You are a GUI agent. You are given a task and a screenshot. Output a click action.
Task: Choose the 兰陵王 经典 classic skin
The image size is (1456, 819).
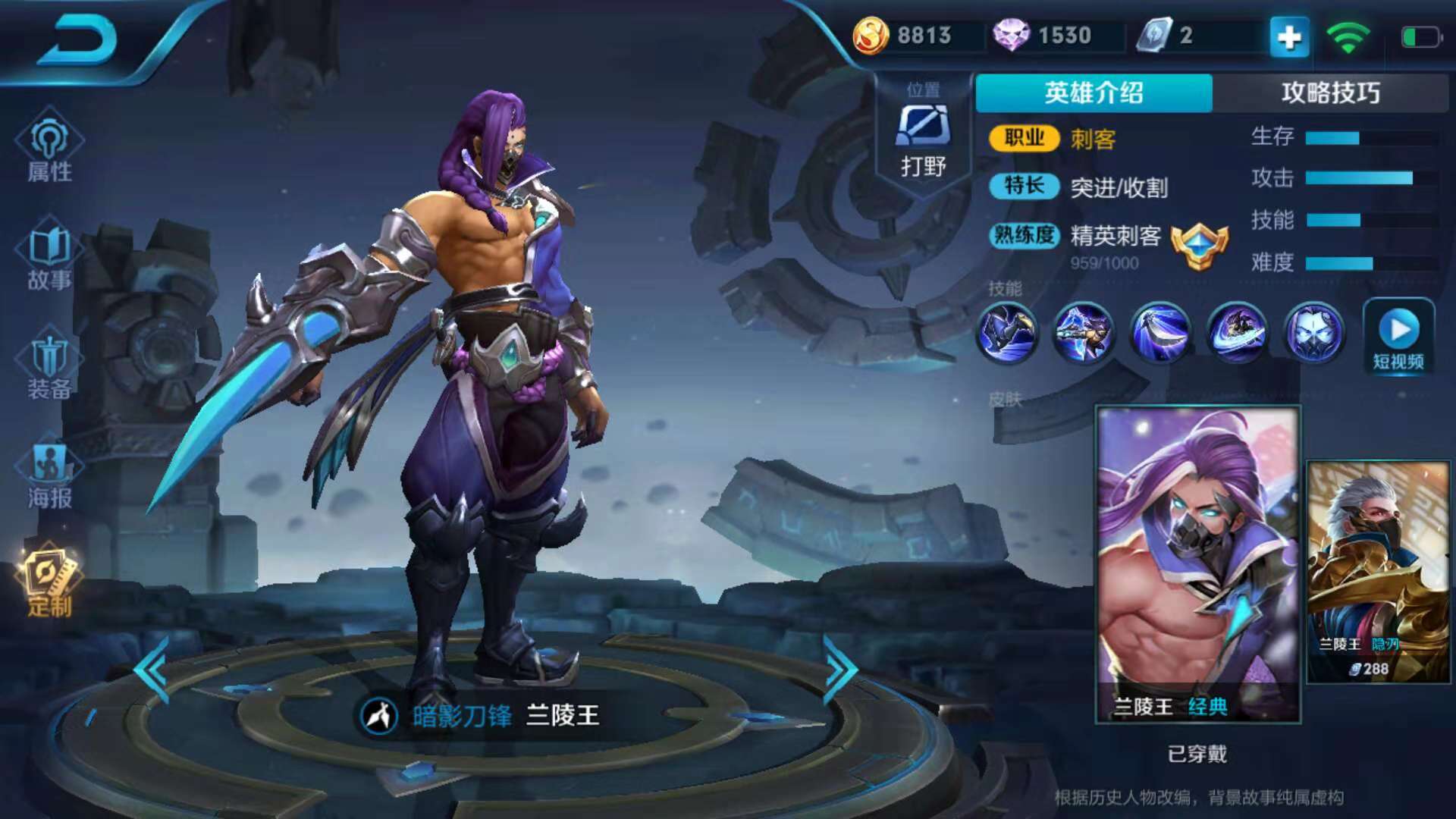1198,565
